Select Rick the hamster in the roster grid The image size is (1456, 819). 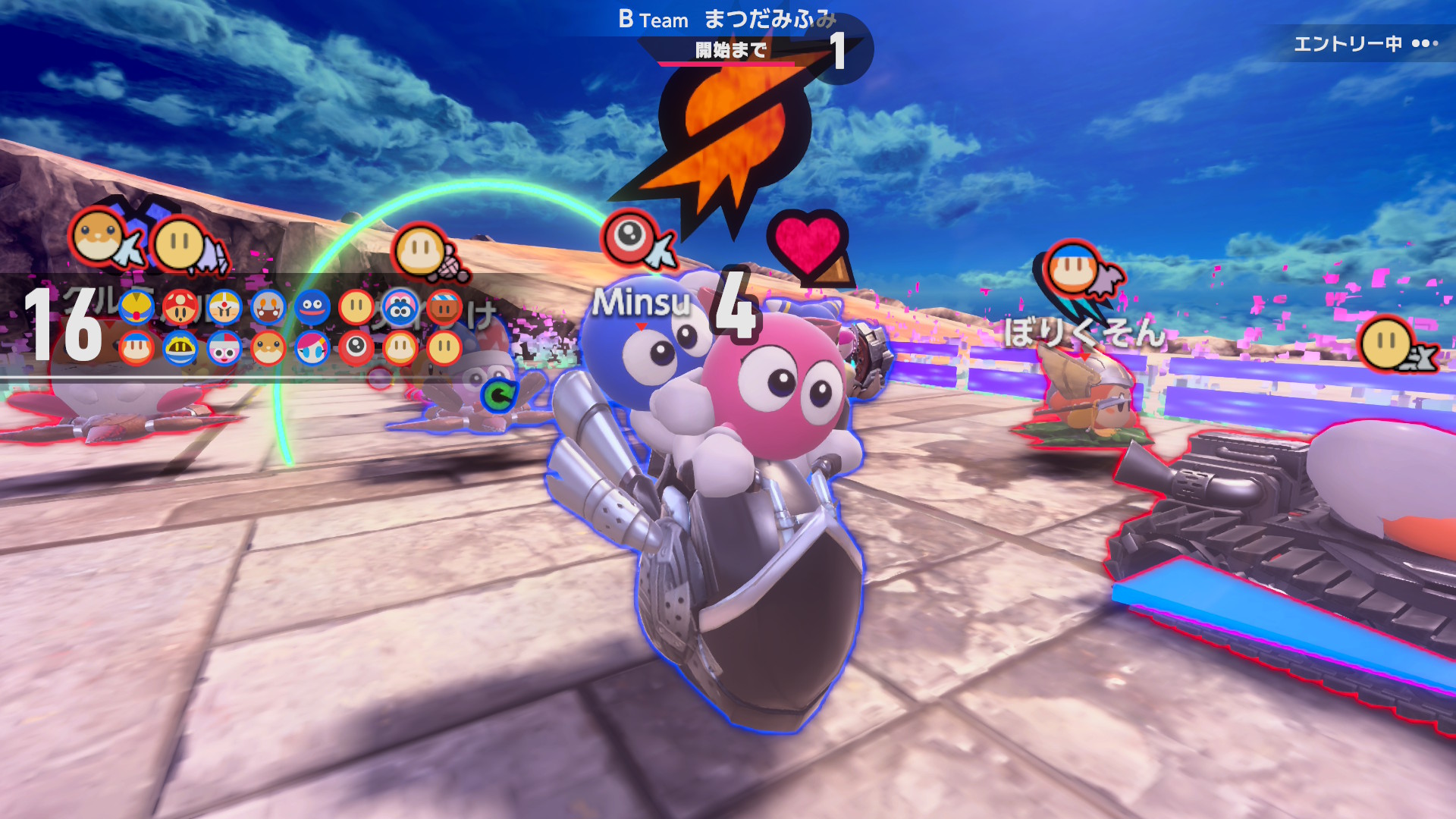coord(268,349)
